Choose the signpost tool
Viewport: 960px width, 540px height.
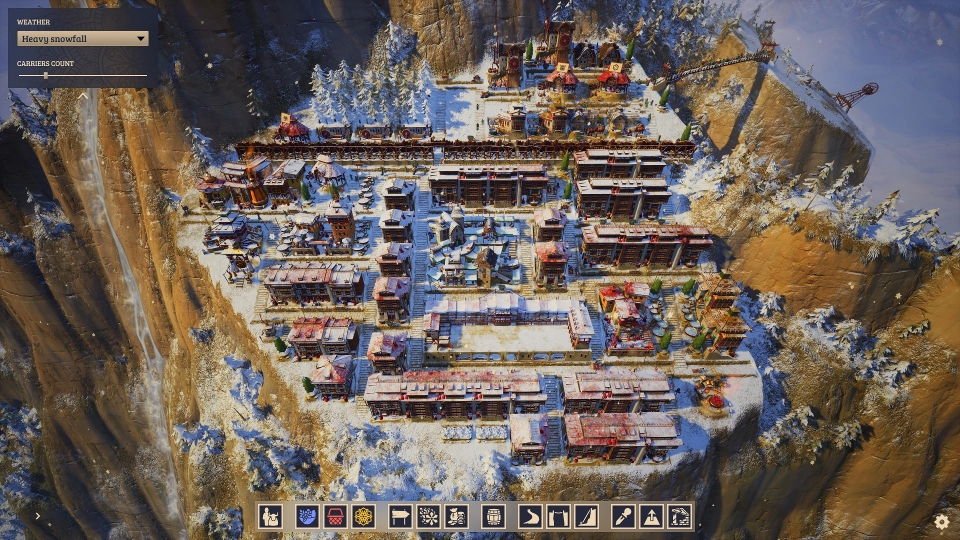click(x=401, y=516)
